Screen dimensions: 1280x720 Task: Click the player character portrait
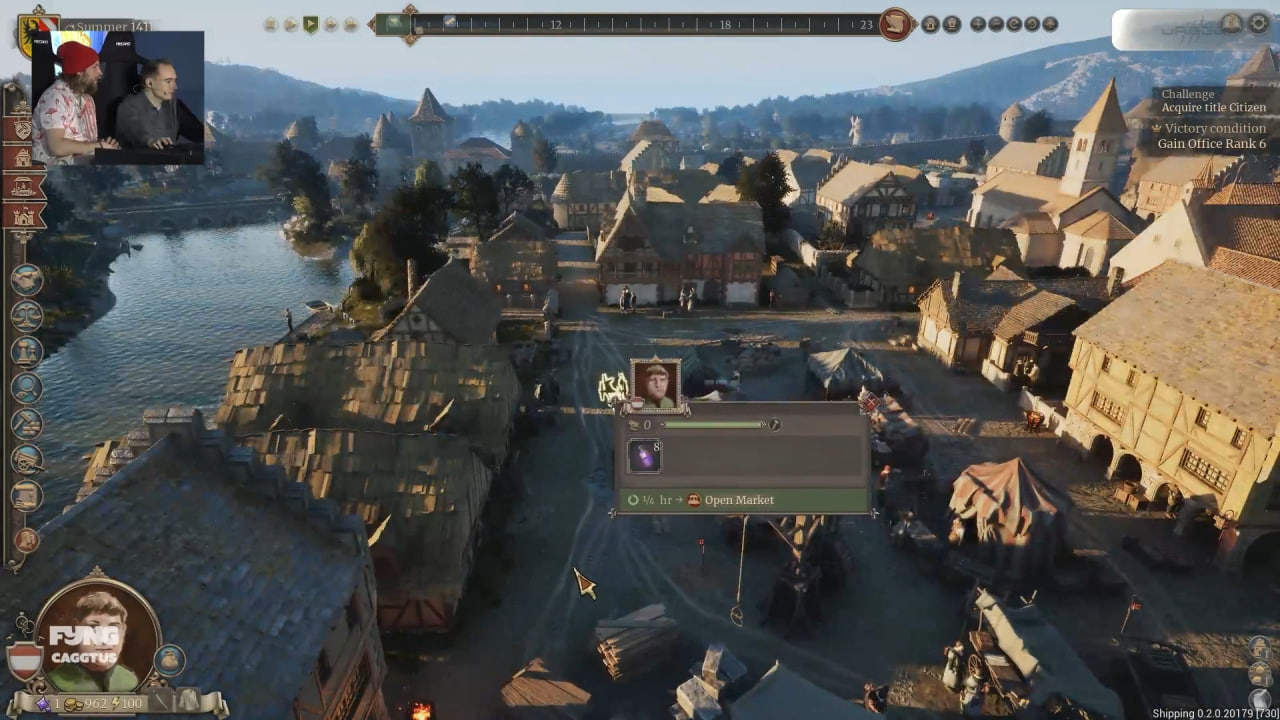[x=98, y=638]
